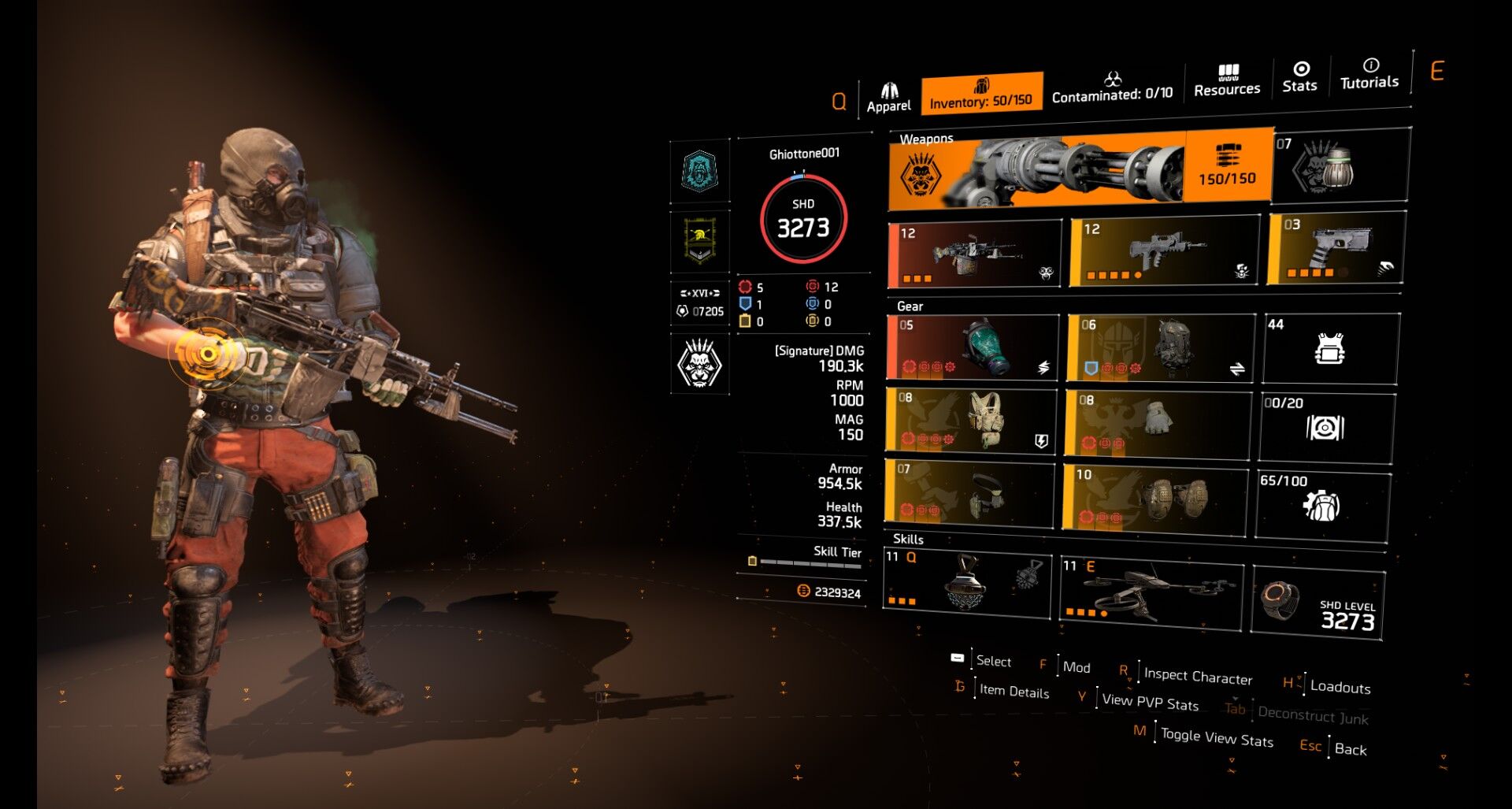The height and width of the screenshot is (809, 1512).
Task: Select the gloves gear slot
Action: 1156,423
